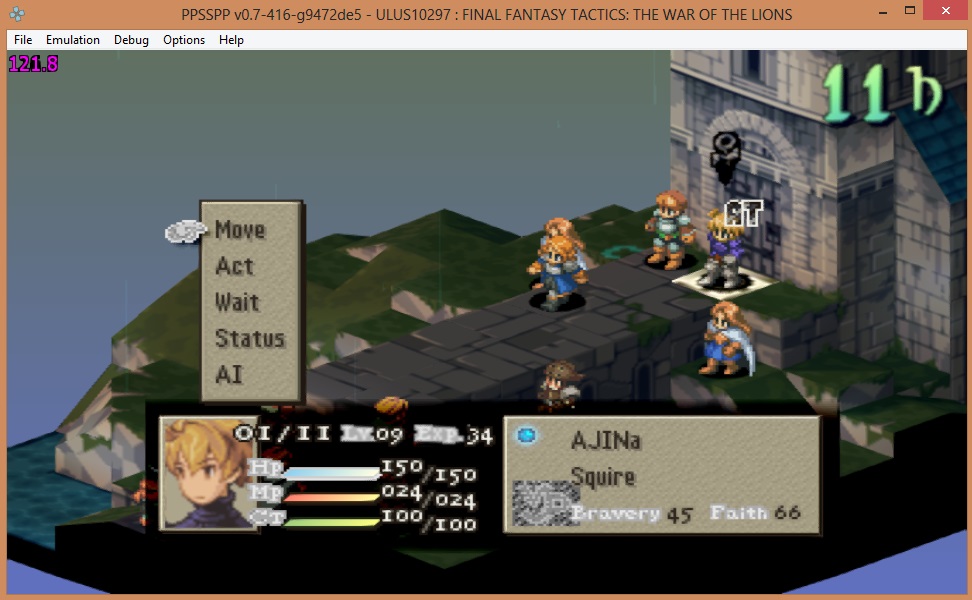
Task: Open the emulator File menu
Action: [x=23, y=40]
